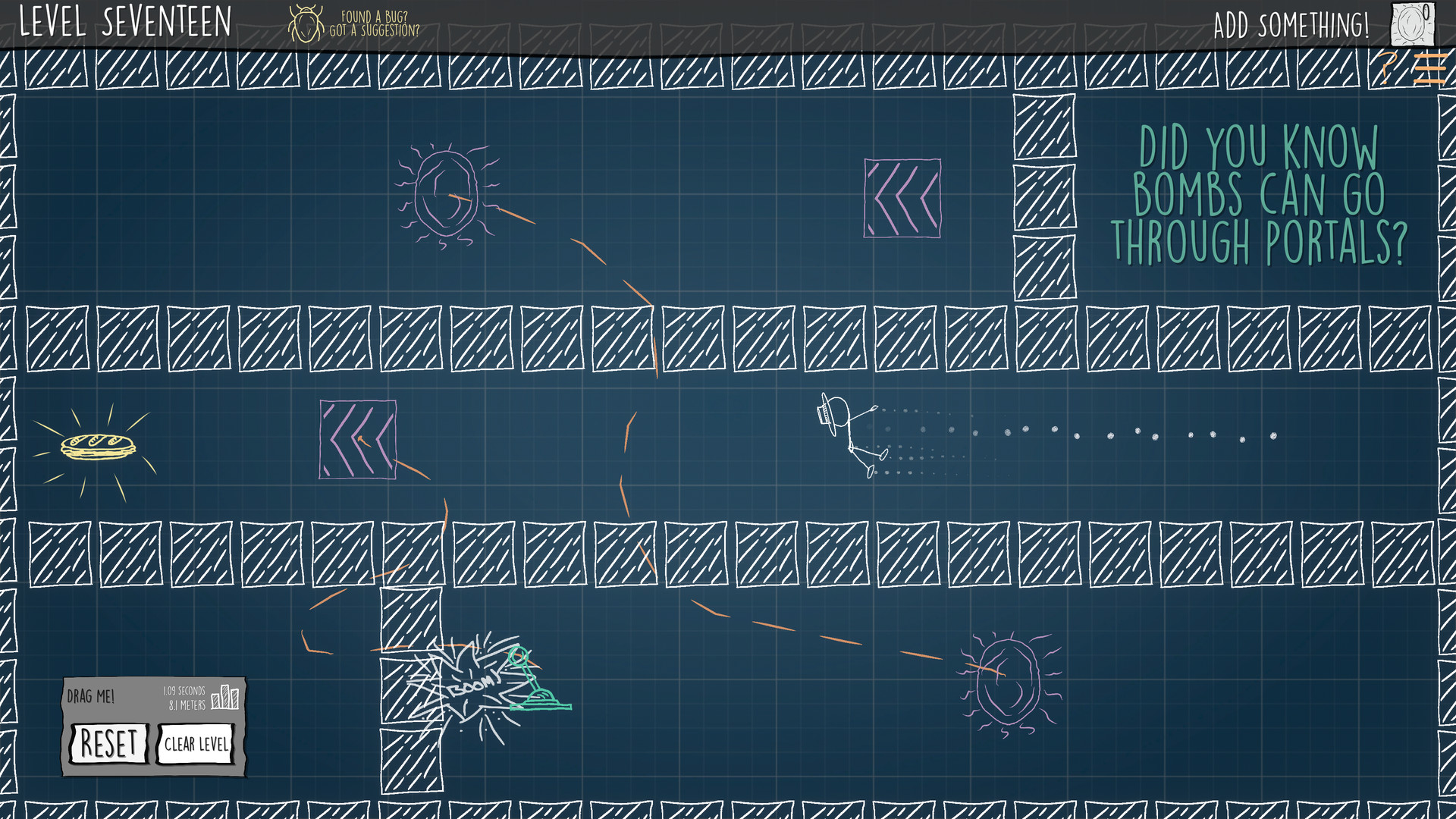Screen dimensions: 1456x819
Task: Click the bar chart statistics icon on the stats panel
Action: click(x=227, y=698)
